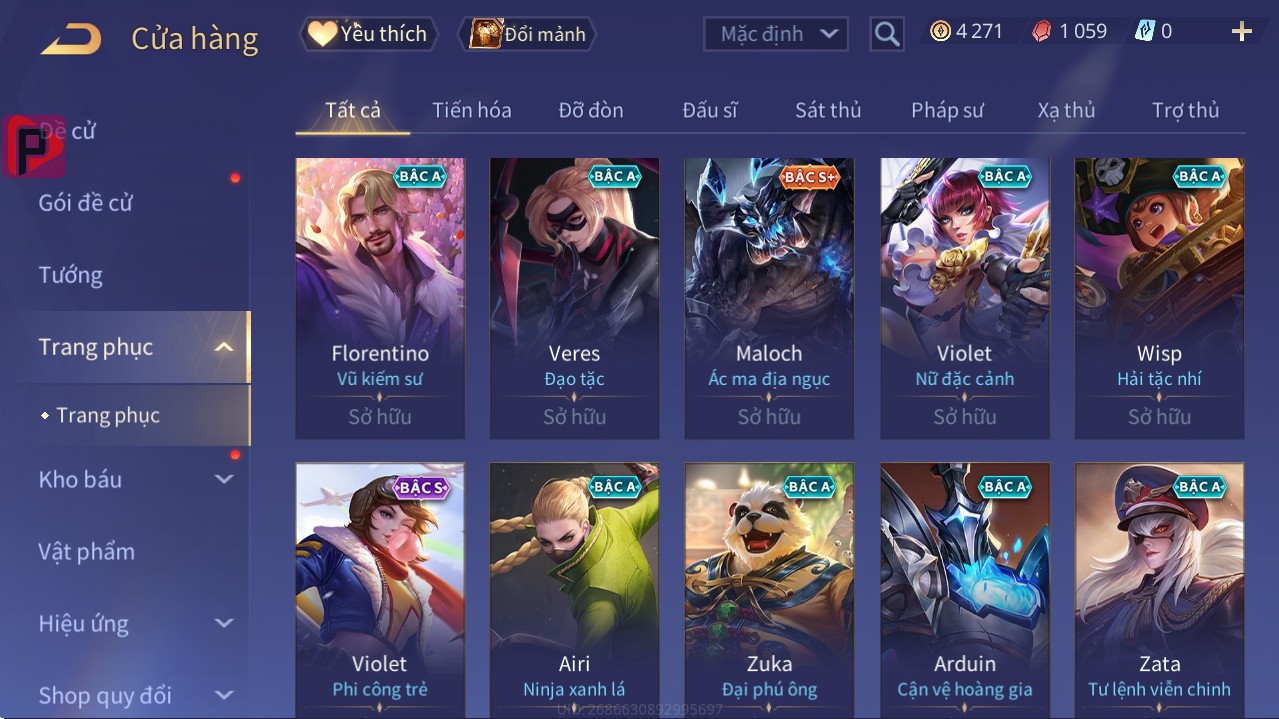Switch to the Đỡ đòn tab
Screen dimensions: 1279x719
[590, 110]
